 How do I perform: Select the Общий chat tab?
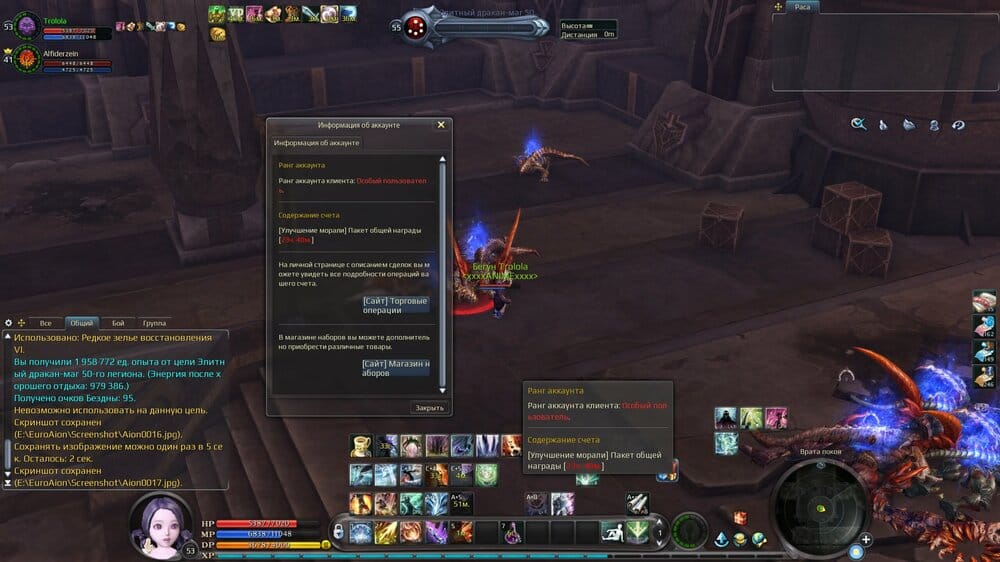[x=81, y=323]
